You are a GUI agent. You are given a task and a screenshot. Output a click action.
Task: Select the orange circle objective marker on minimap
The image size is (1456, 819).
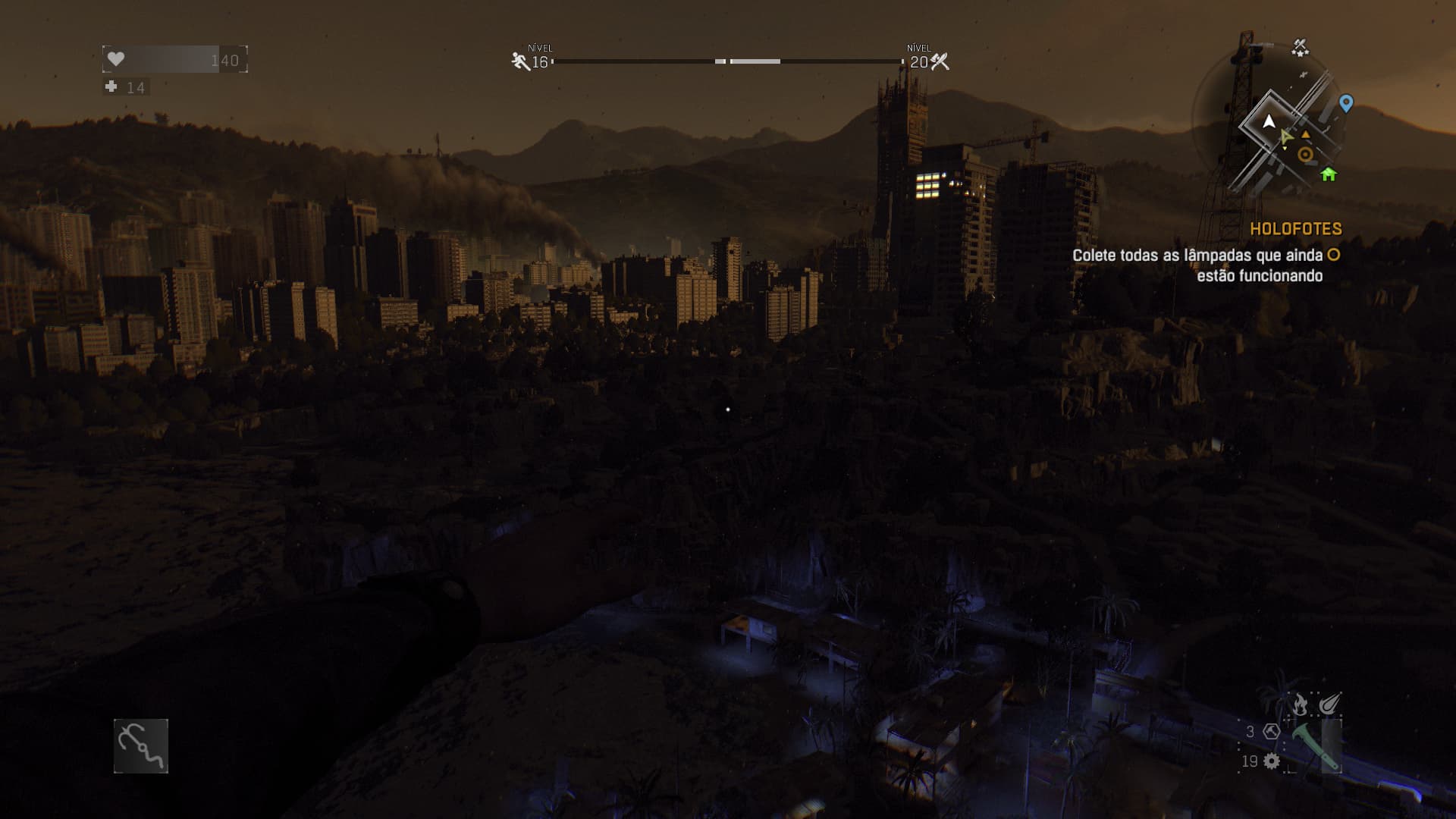(x=1305, y=155)
